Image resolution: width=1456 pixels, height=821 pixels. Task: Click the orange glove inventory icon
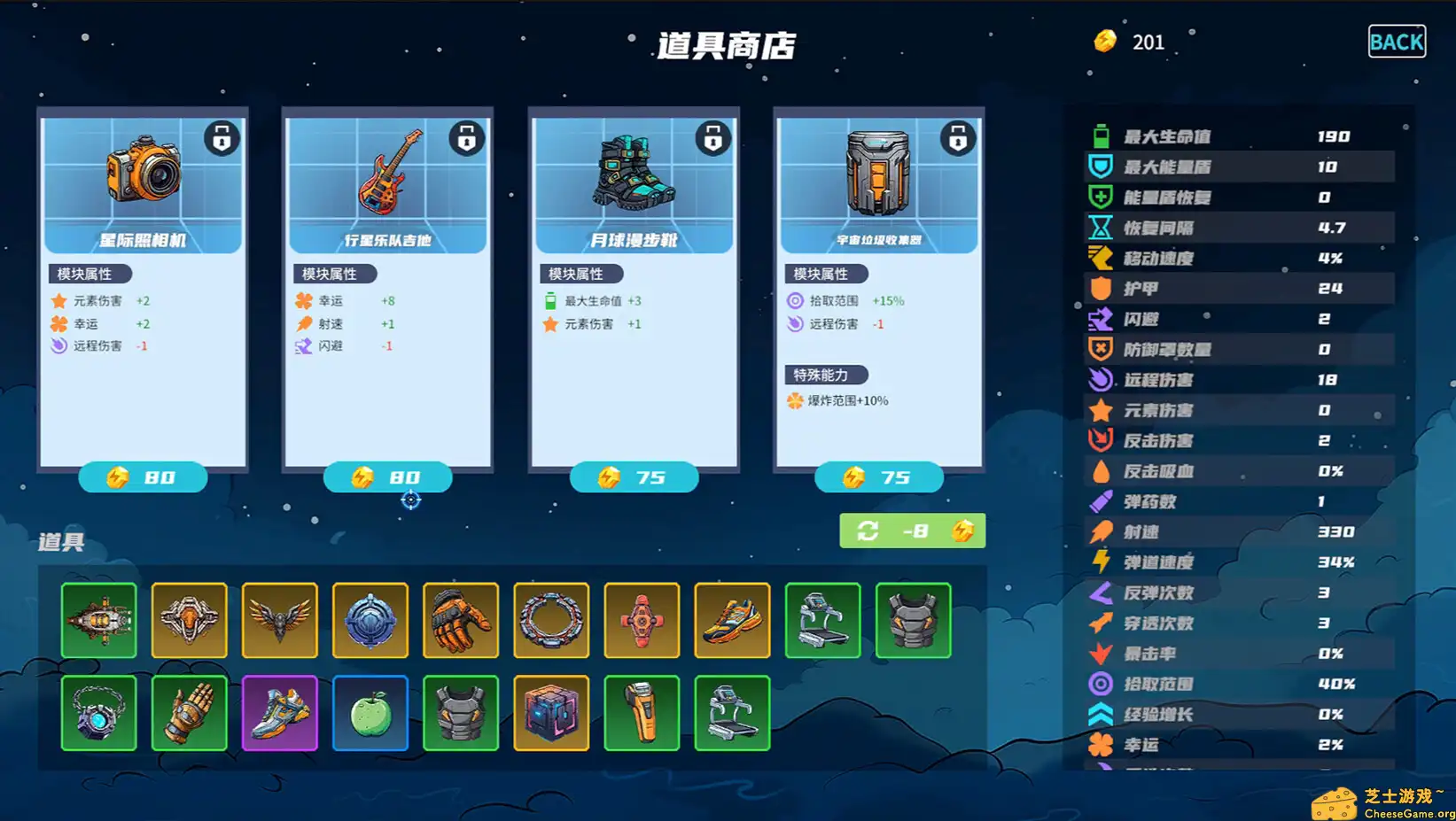[461, 620]
